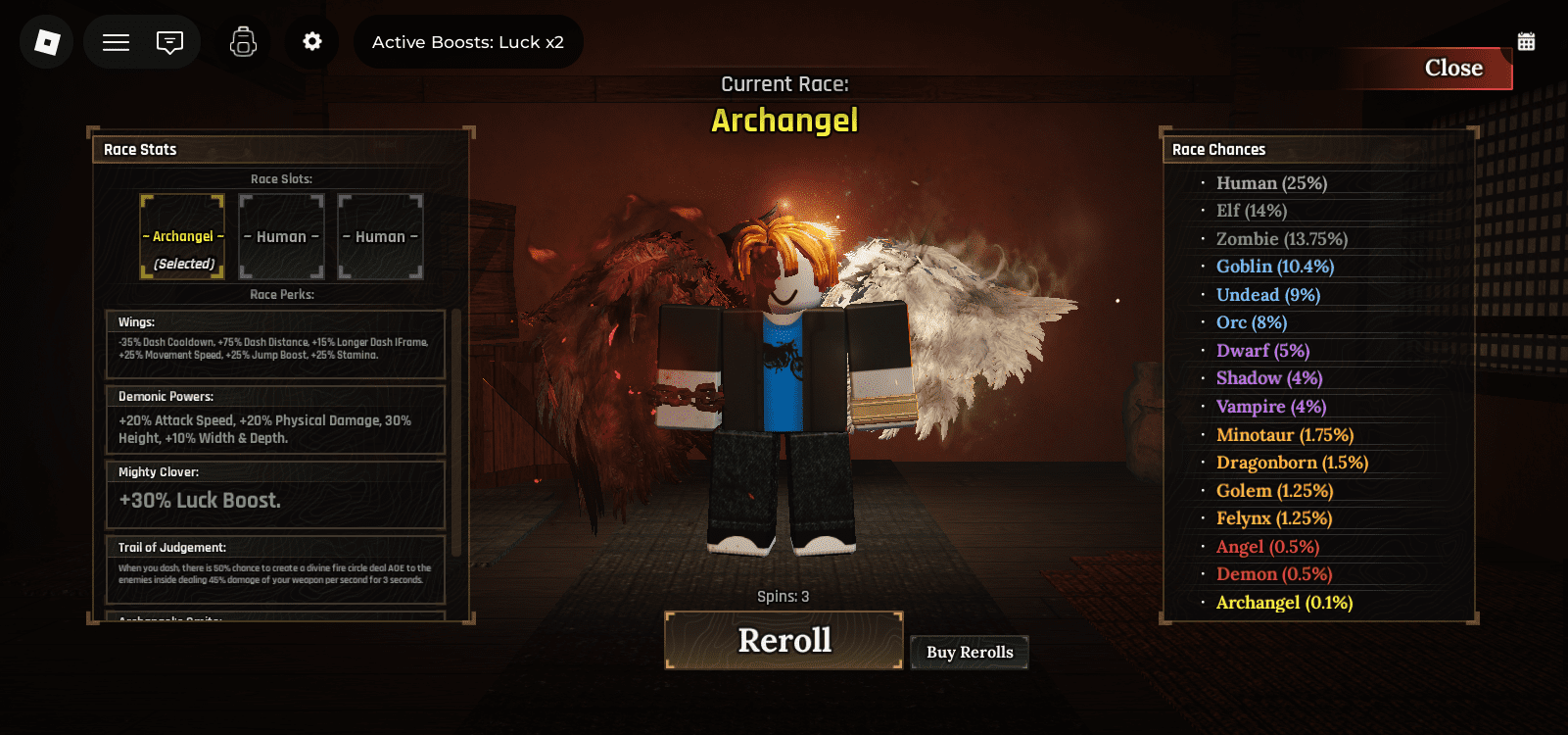Image resolution: width=1568 pixels, height=735 pixels.
Task: Open the chat bubble icon
Action: click(x=168, y=41)
